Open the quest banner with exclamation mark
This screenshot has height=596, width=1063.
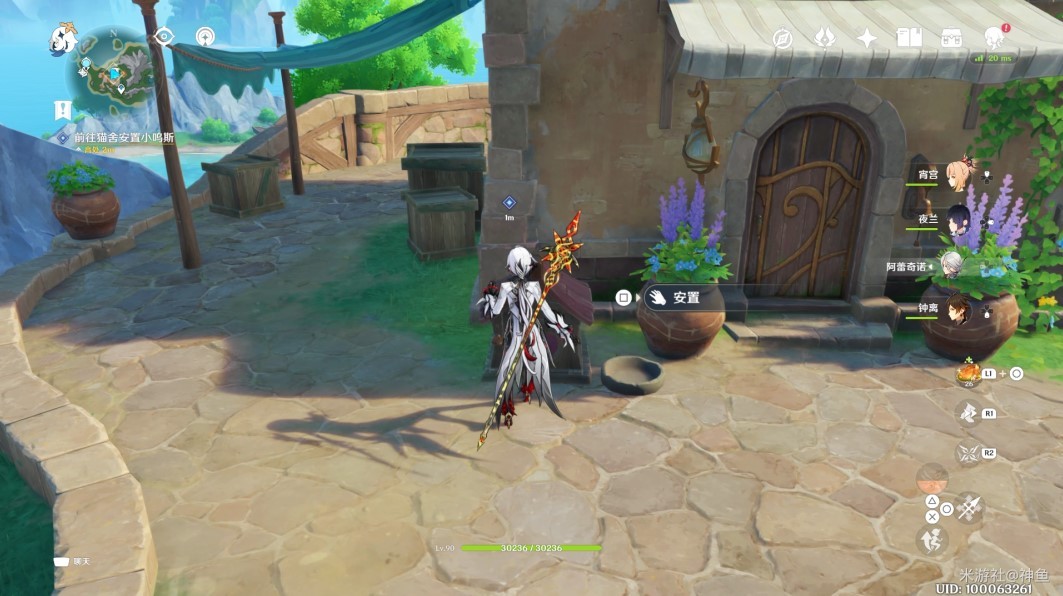(63, 110)
